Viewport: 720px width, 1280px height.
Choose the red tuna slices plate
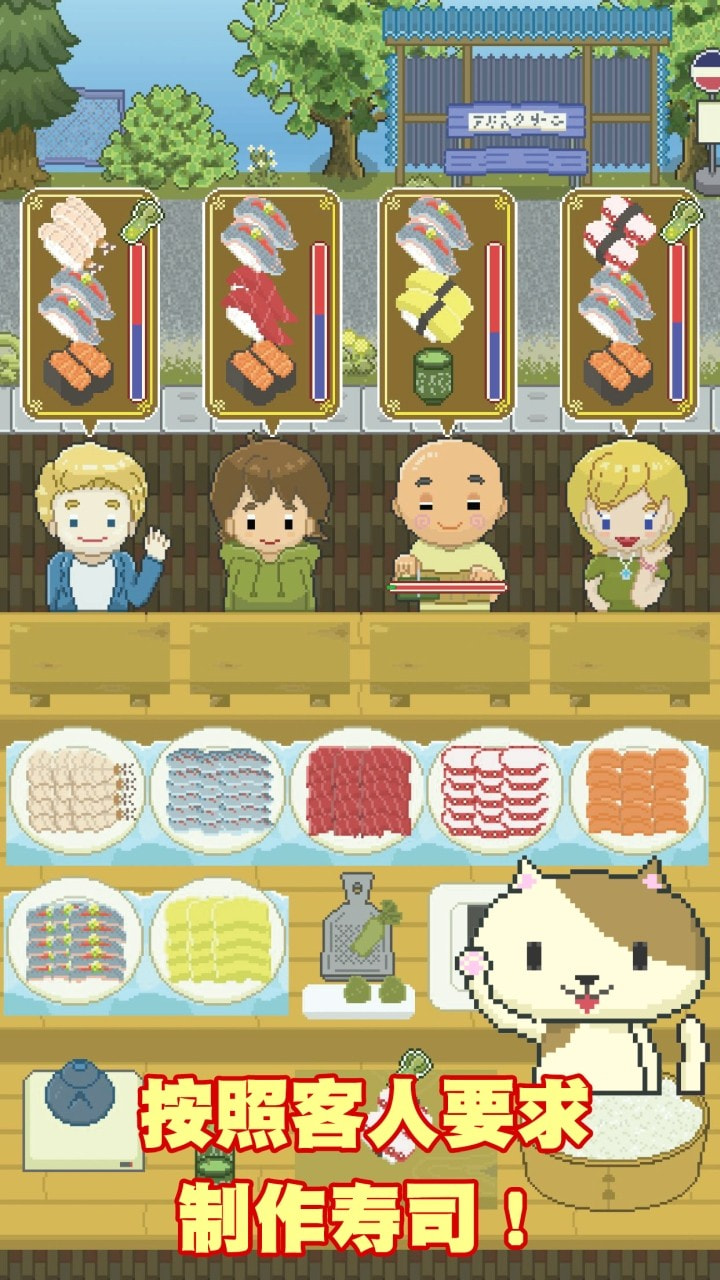pos(358,790)
